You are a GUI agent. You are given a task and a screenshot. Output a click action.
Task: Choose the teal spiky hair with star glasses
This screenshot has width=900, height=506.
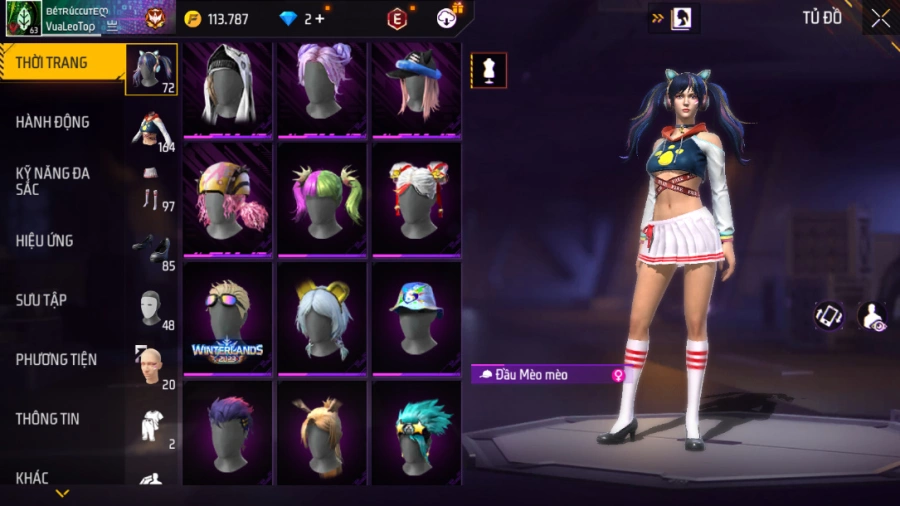pyautogui.click(x=416, y=435)
